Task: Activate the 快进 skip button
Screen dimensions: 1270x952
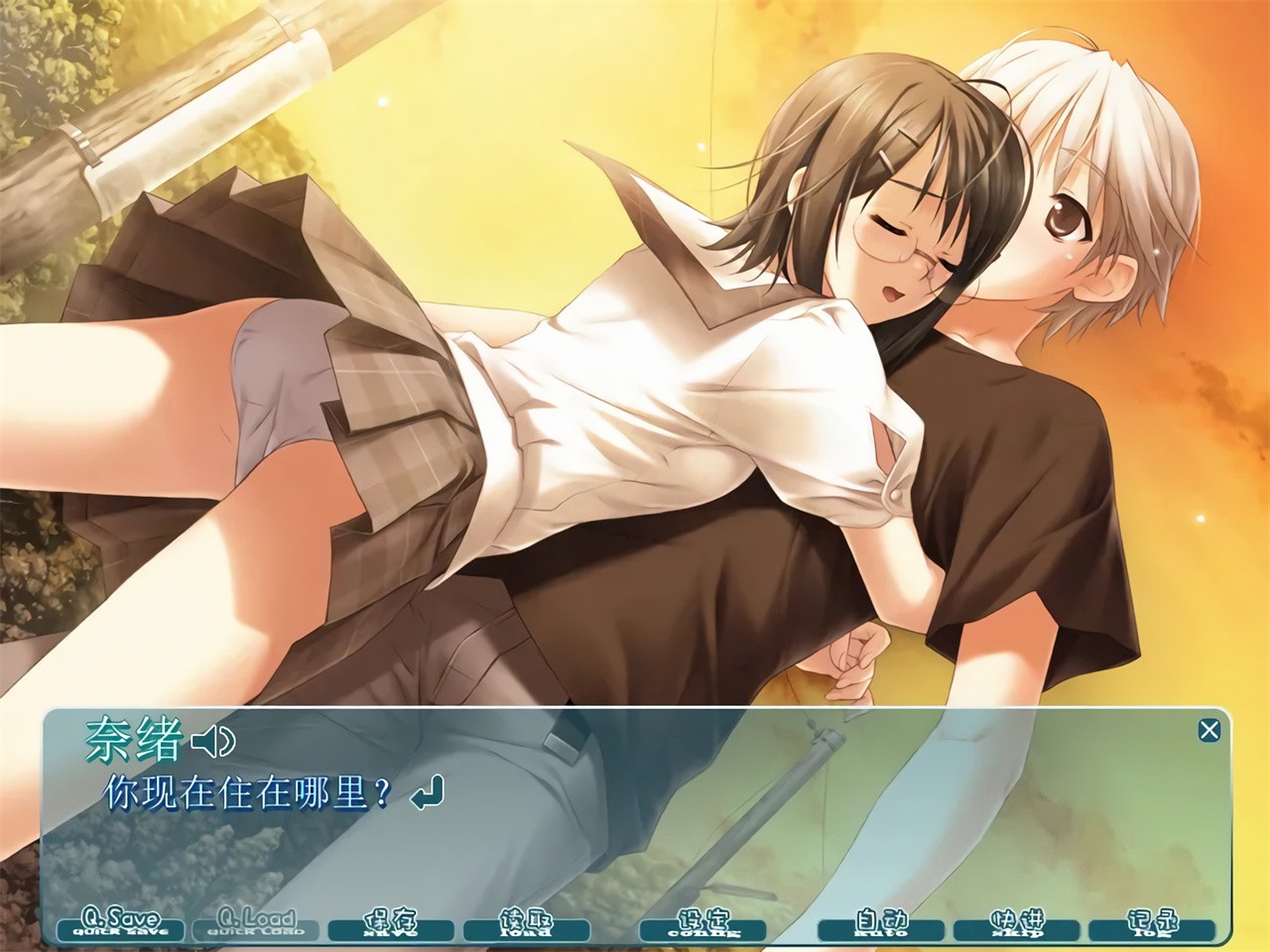Action: [x=1016, y=923]
